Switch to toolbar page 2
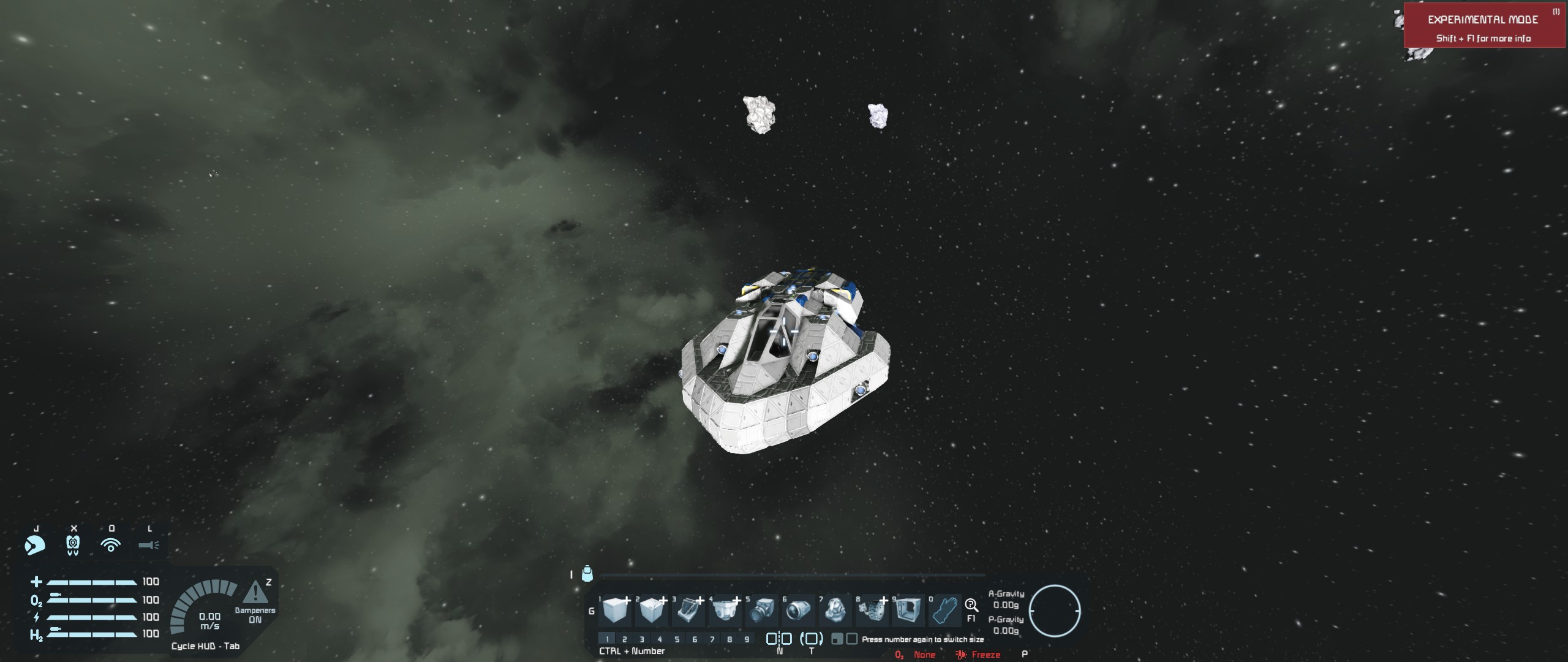 625,639
